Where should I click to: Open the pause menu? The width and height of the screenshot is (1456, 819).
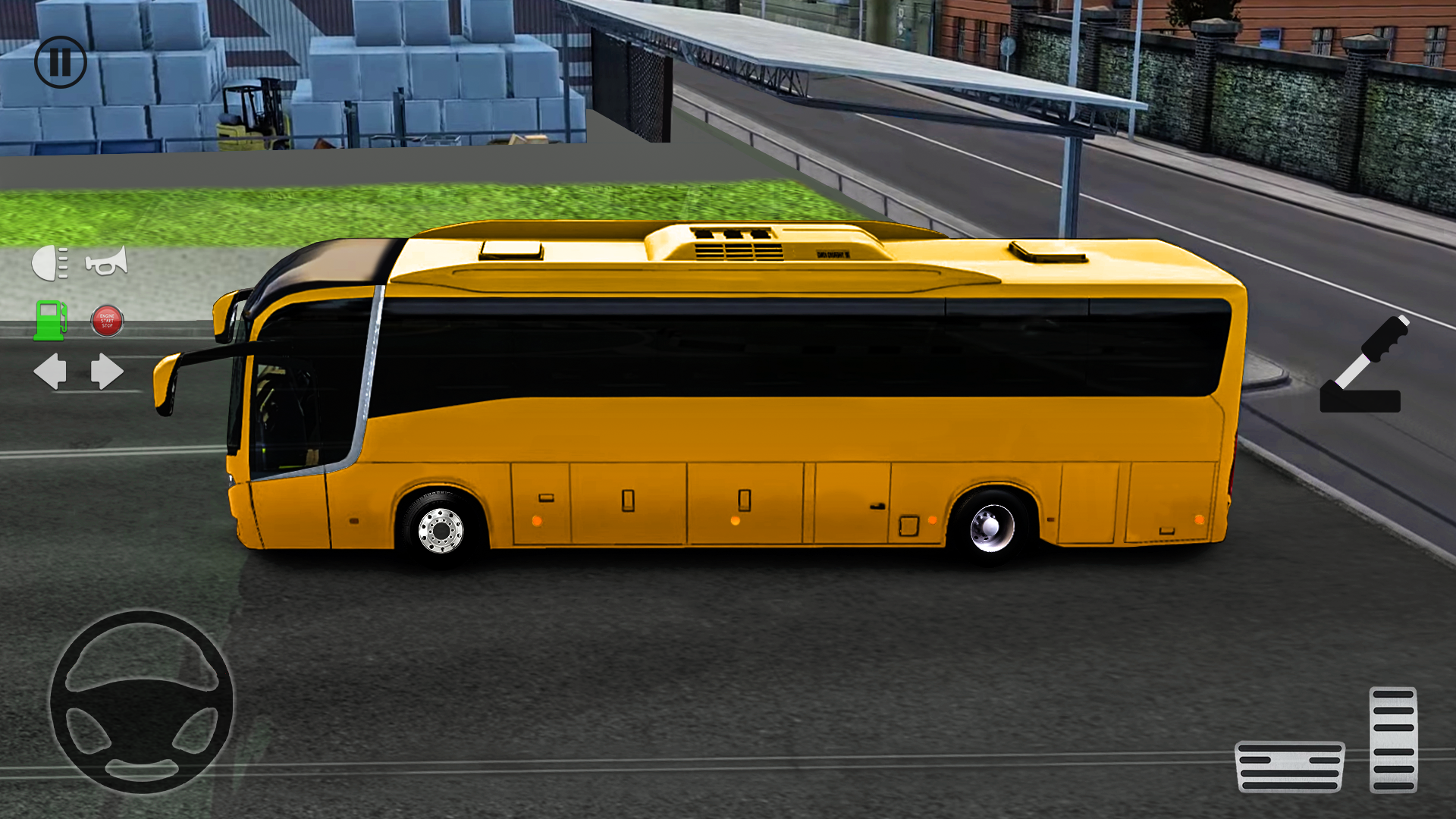[62, 62]
